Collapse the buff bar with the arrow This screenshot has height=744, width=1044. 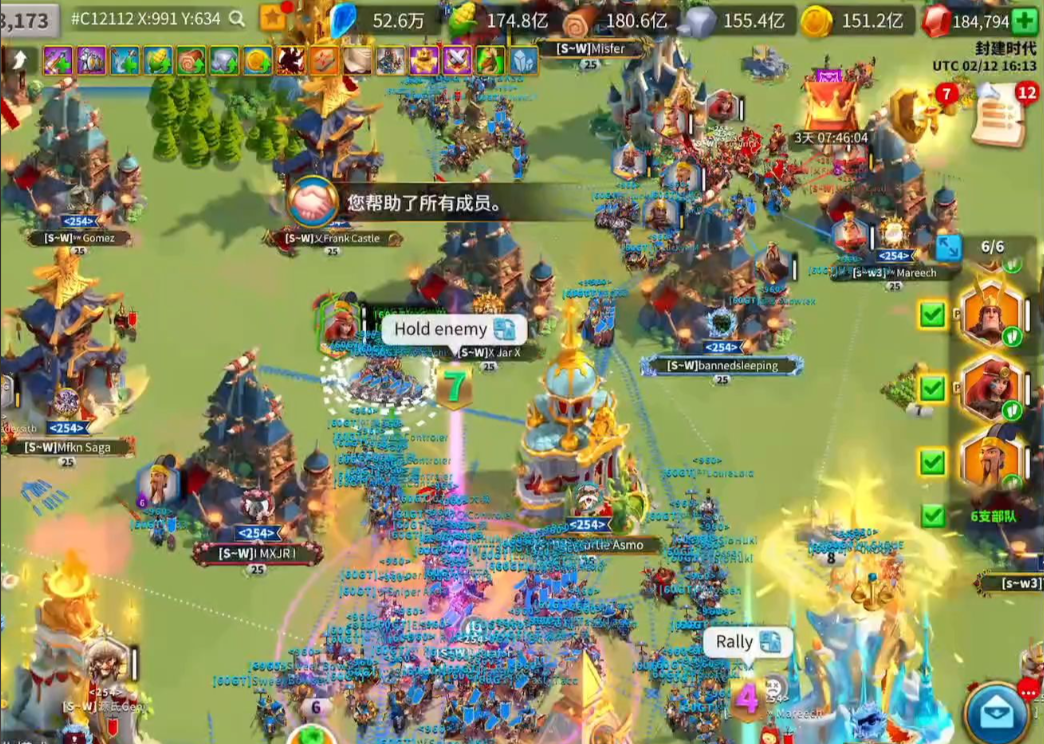pyautogui.click(x=18, y=60)
